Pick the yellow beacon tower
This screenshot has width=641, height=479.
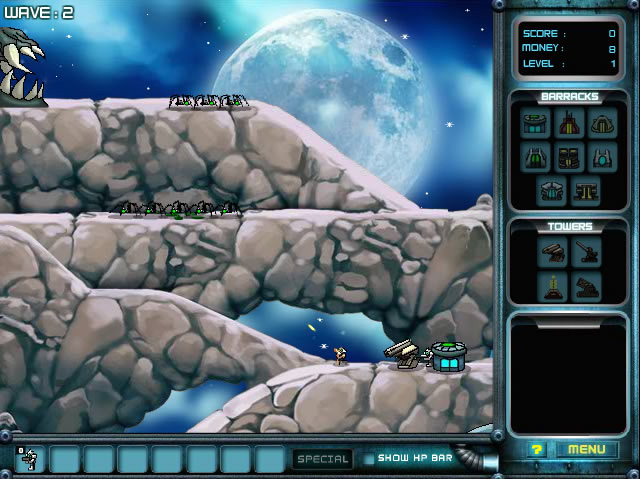(x=552, y=285)
